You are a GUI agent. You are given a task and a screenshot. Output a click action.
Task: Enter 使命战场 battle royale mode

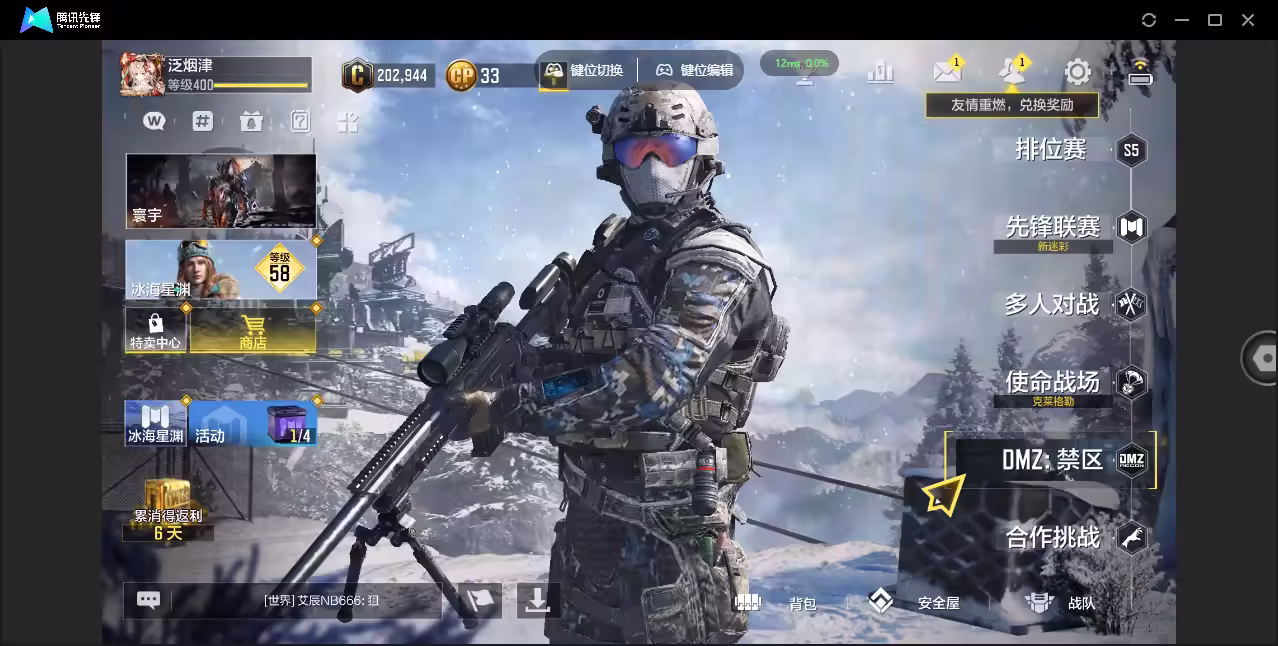[x=1052, y=381]
